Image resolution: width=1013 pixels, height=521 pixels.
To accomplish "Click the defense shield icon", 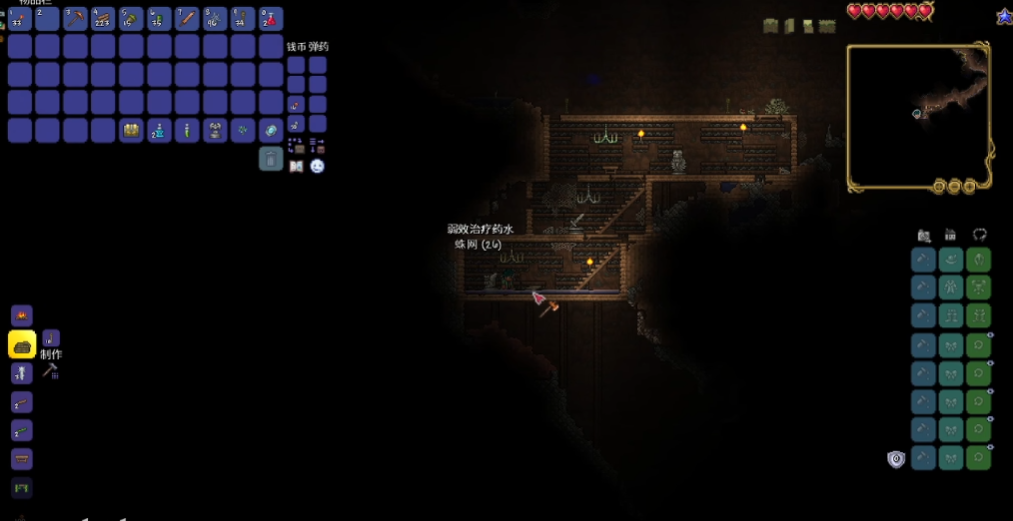I will 896,459.
